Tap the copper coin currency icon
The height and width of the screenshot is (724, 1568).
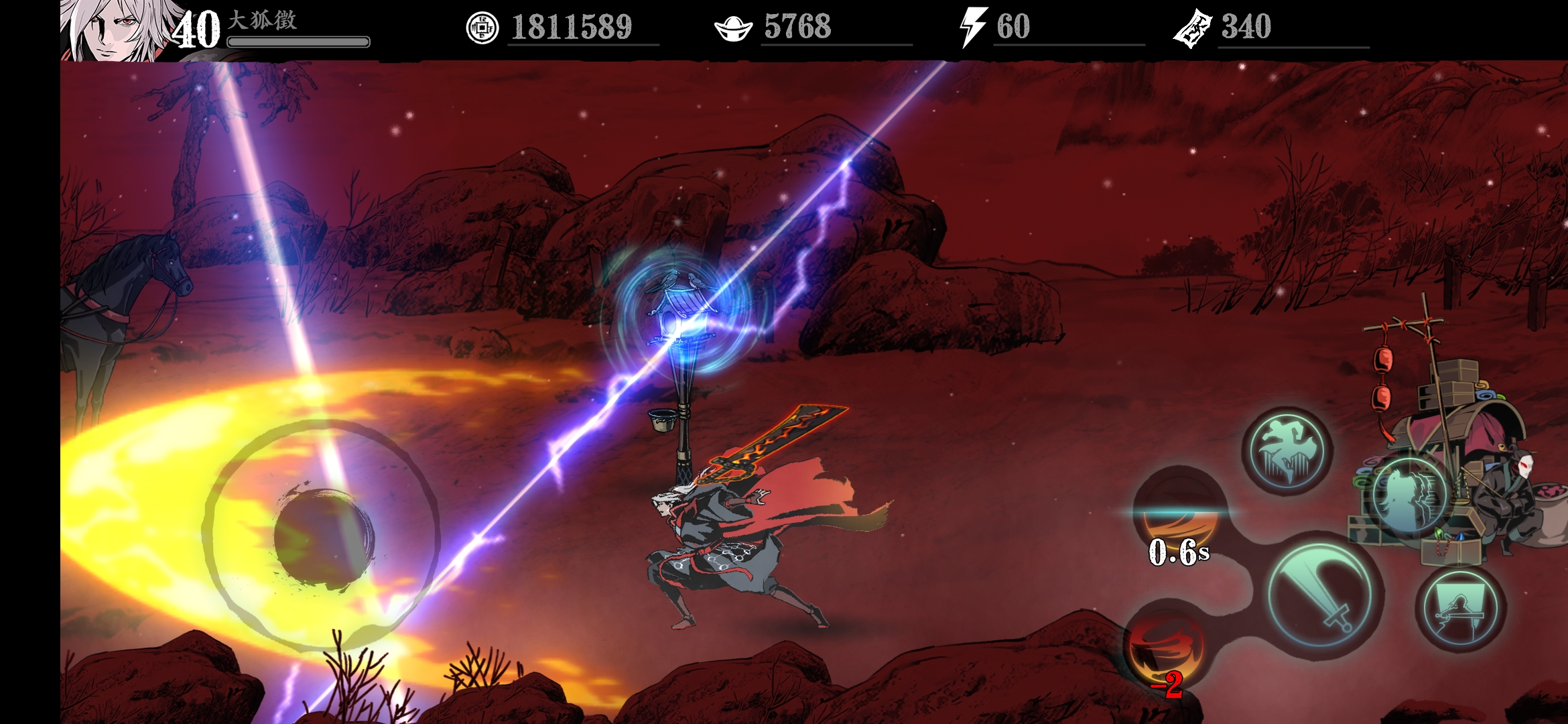tap(482, 28)
